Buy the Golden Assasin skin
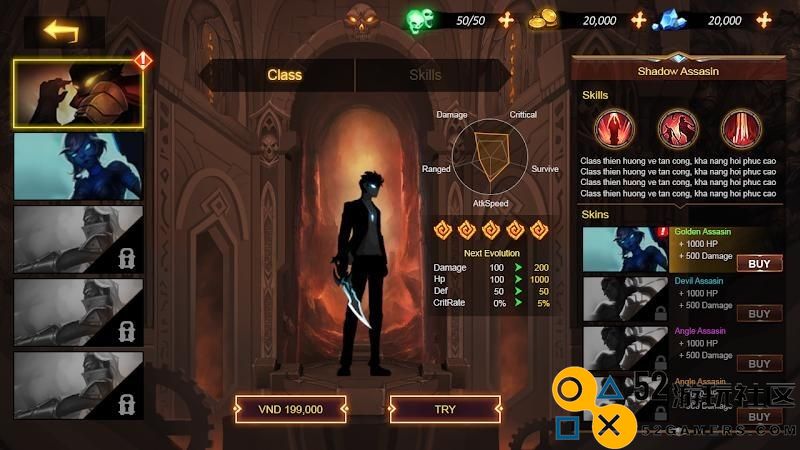This screenshot has height=450, width=800. pyautogui.click(x=759, y=264)
